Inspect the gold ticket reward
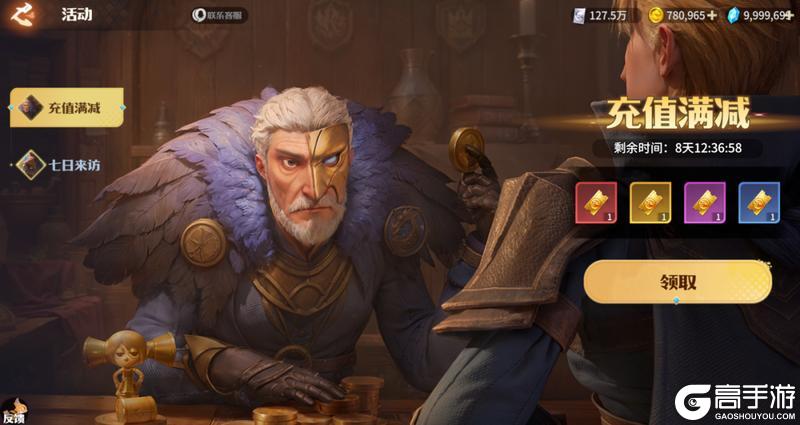 [650, 203]
